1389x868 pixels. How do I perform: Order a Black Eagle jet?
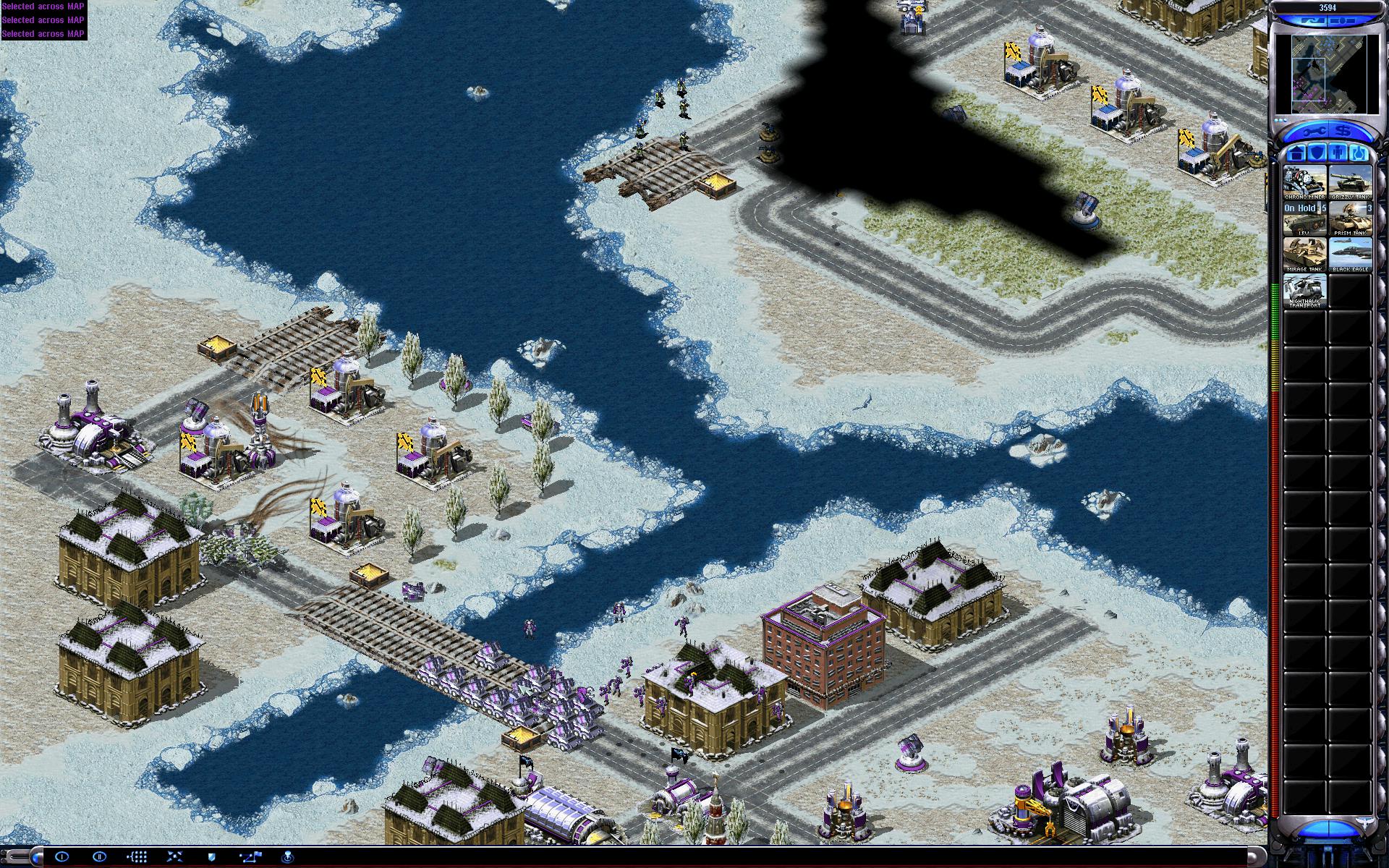[x=1350, y=255]
